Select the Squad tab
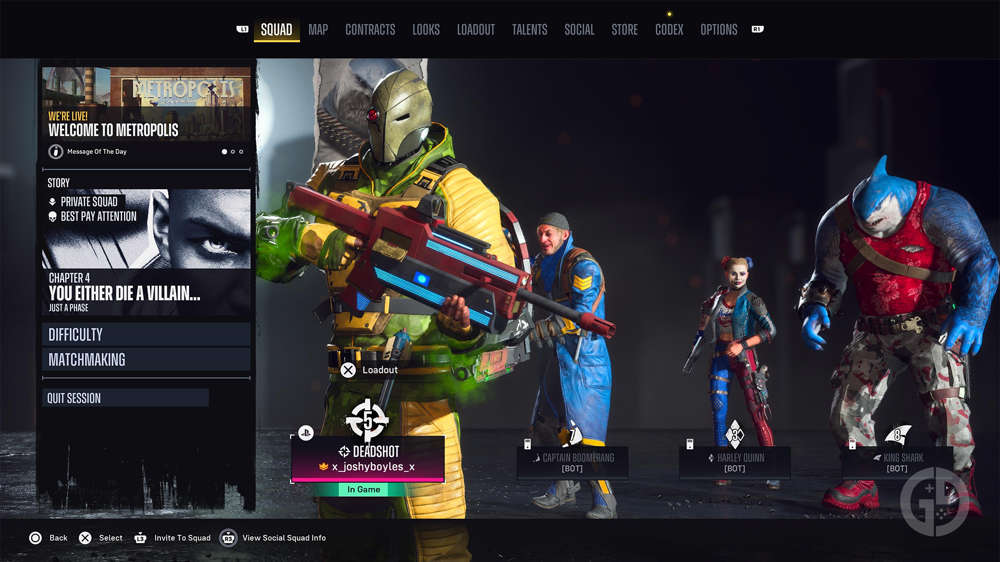Viewport: 1000px width, 562px height. tap(276, 30)
